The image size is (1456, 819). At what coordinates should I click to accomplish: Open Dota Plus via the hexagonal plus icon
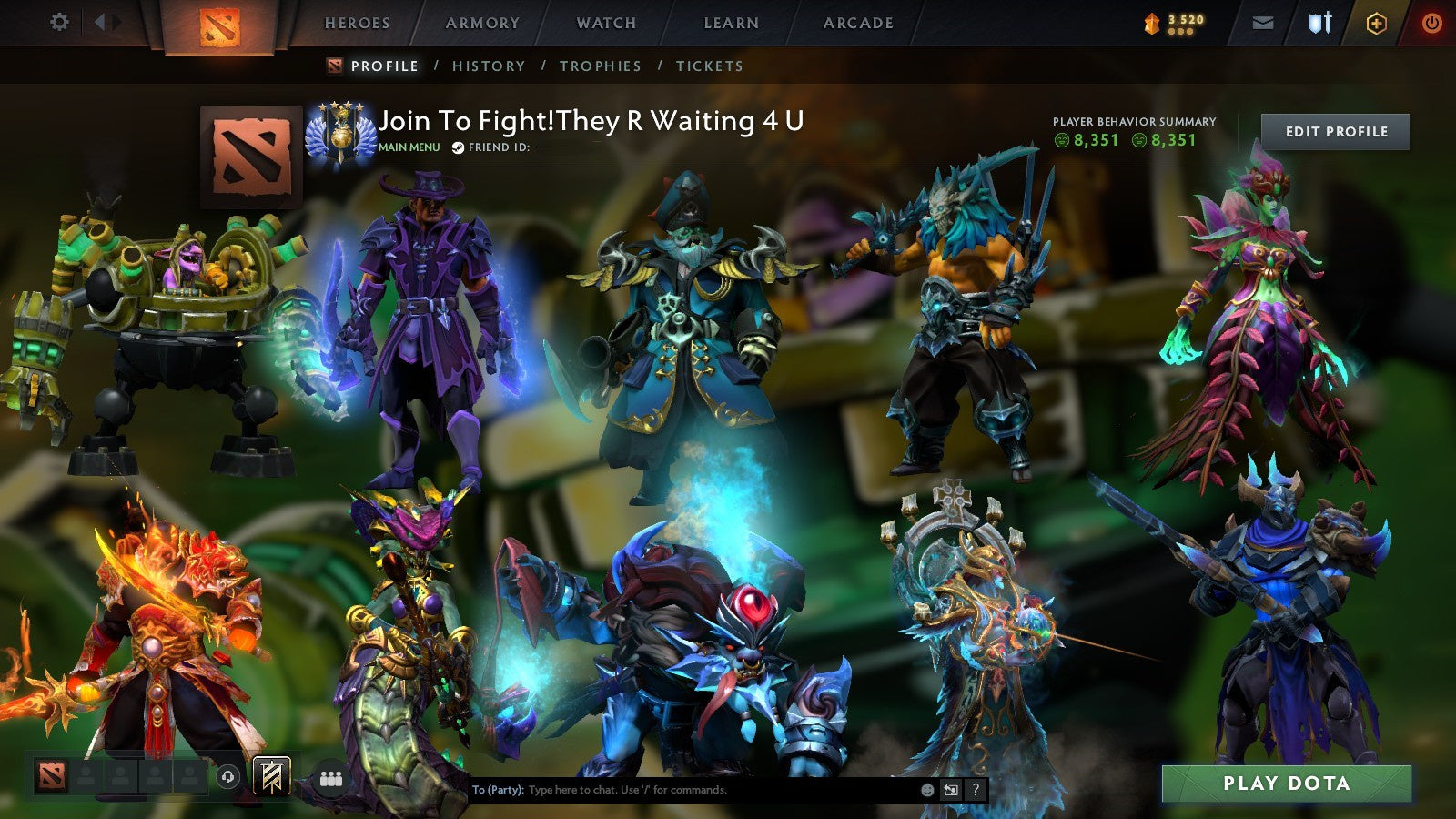point(1377,23)
